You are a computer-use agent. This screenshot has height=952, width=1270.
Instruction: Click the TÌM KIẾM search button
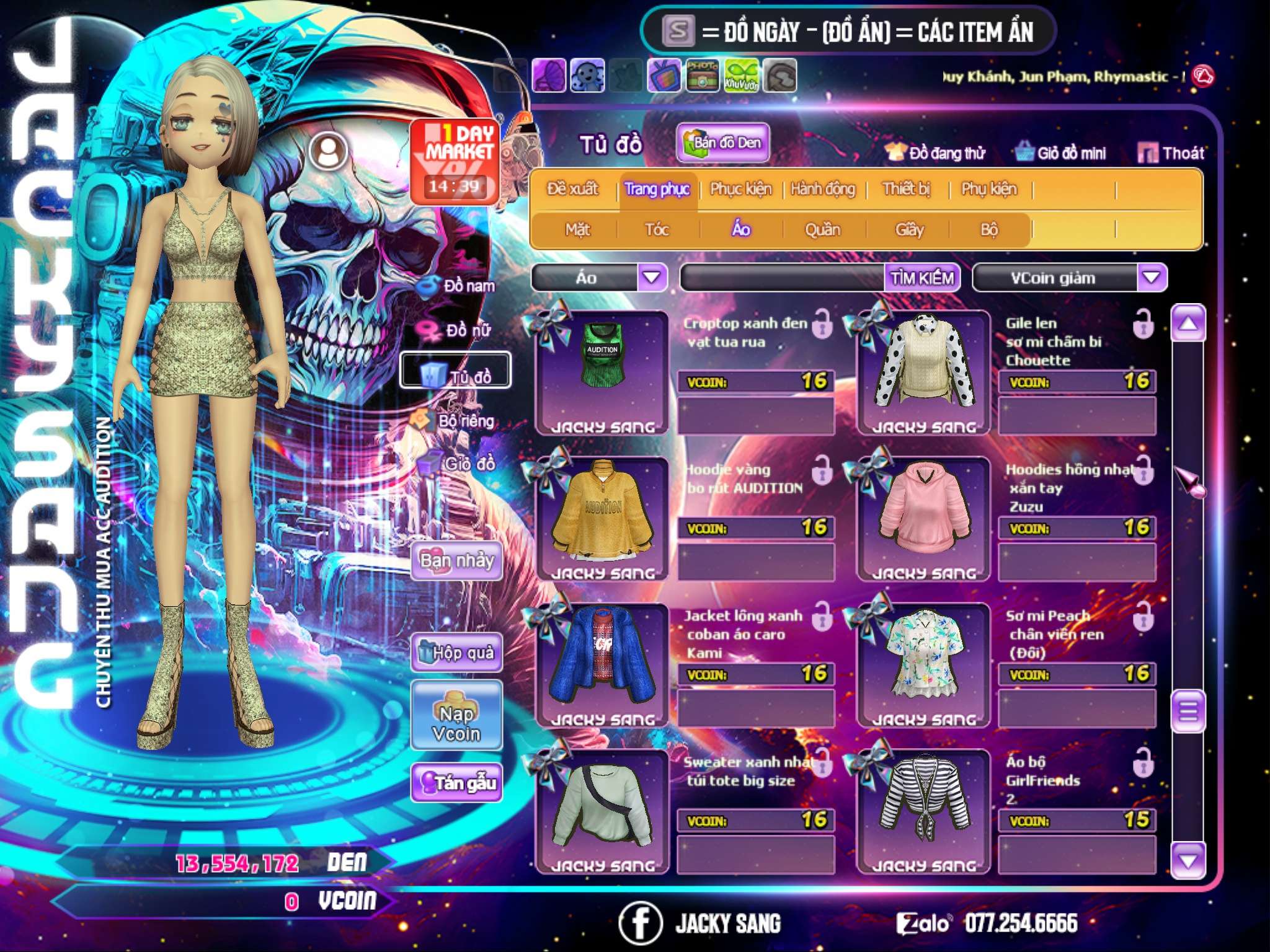pos(922,278)
